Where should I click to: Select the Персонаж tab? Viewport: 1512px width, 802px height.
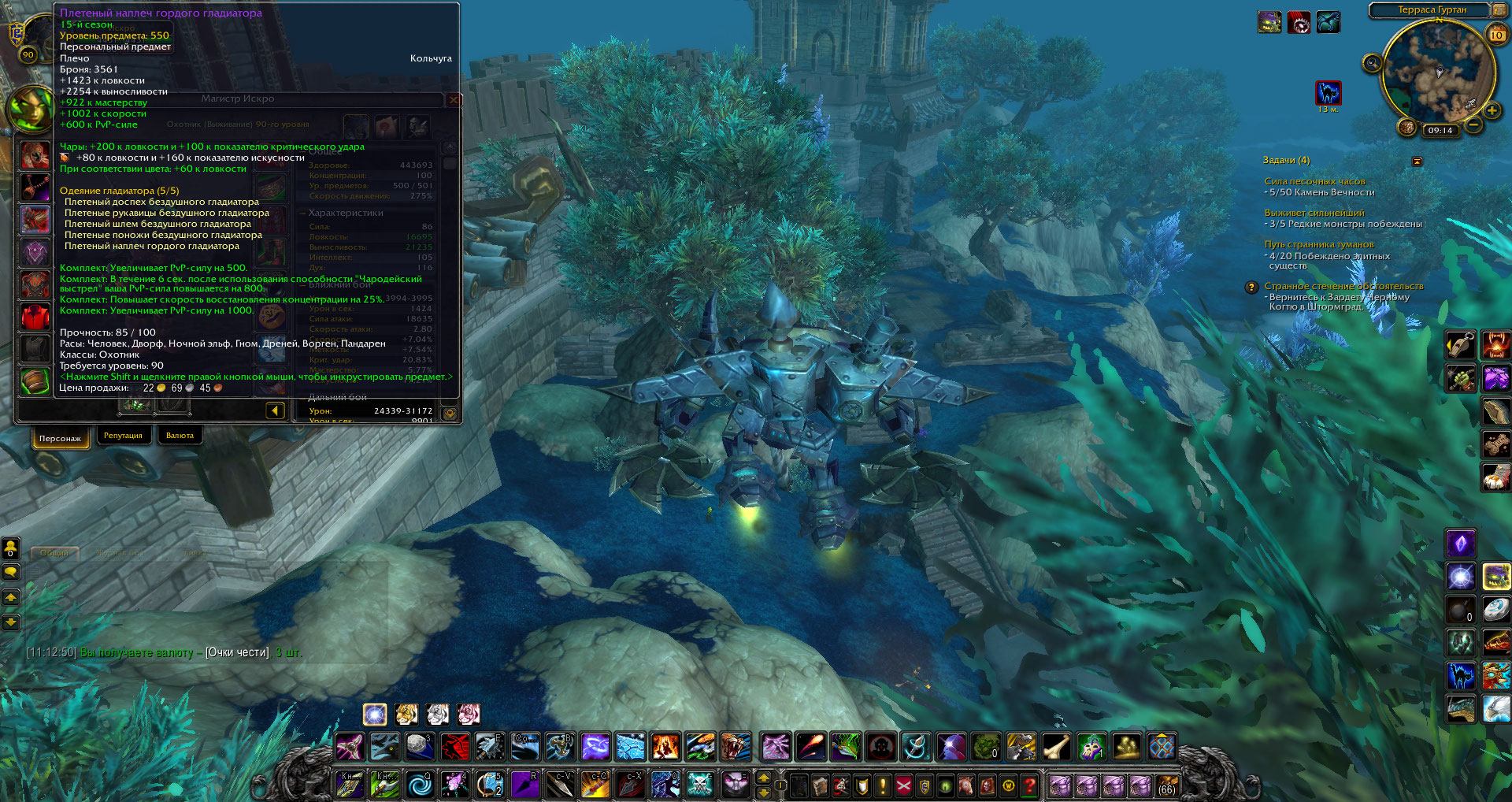point(60,438)
